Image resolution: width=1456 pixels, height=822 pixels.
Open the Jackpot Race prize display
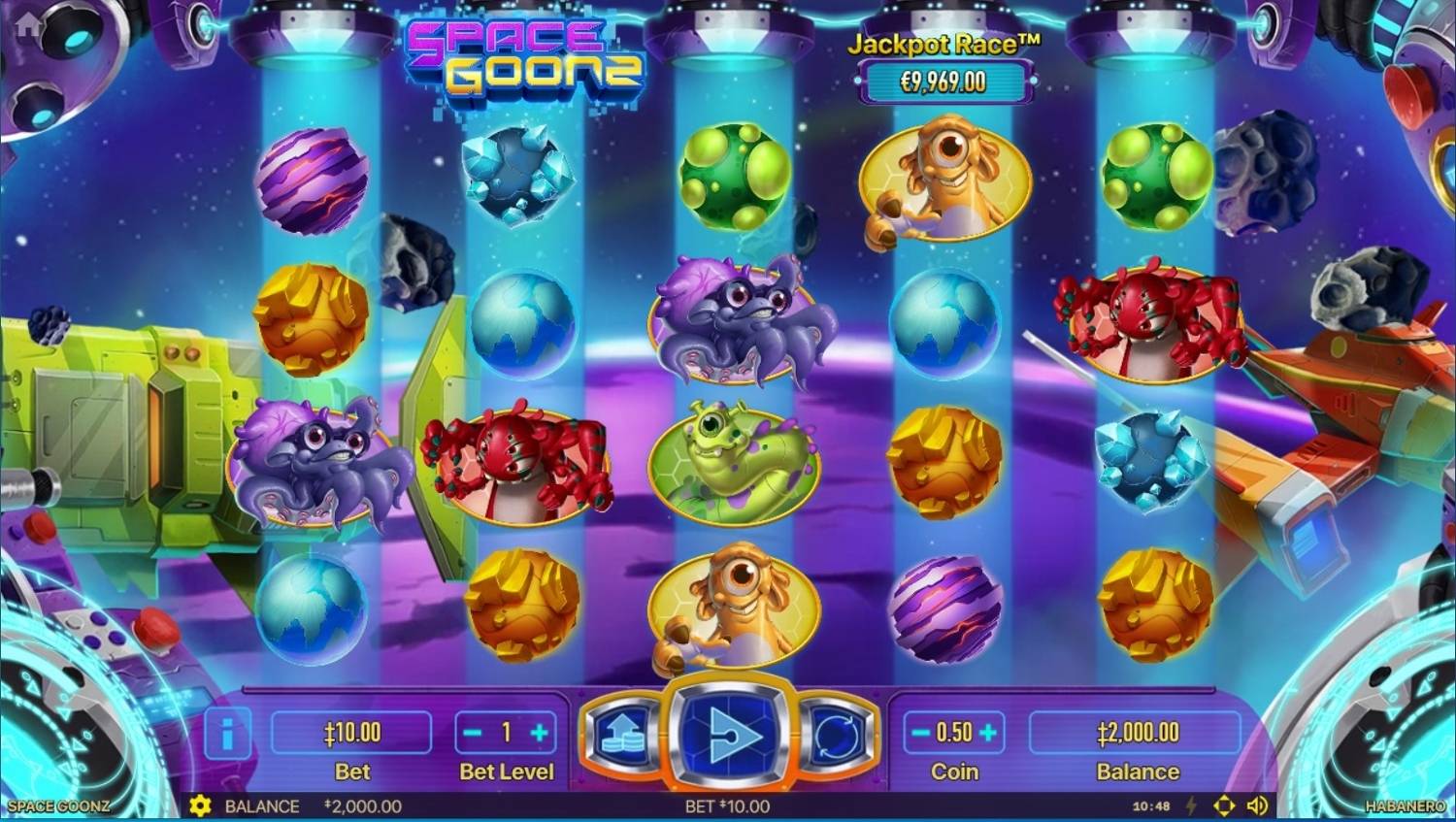click(943, 82)
